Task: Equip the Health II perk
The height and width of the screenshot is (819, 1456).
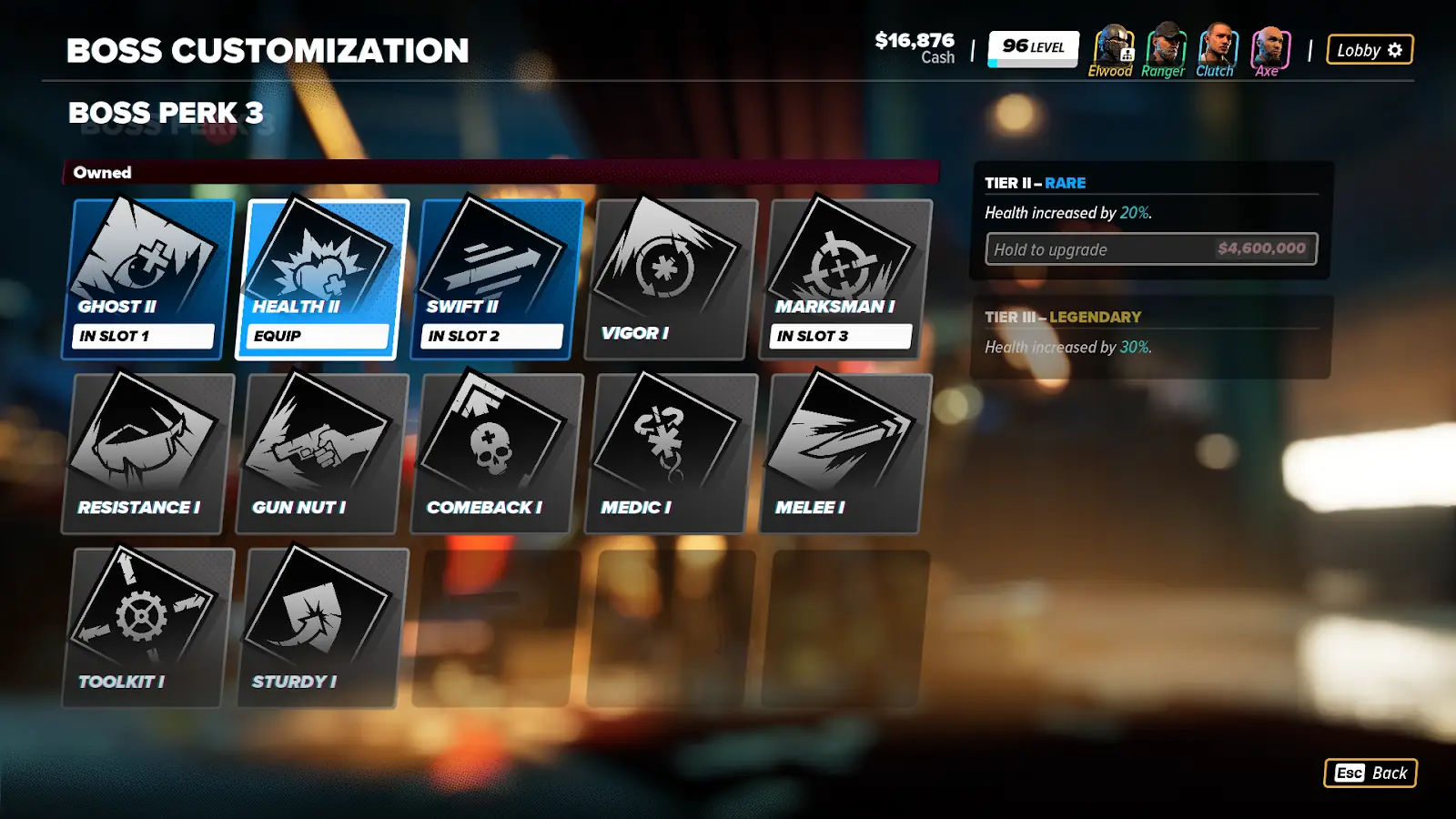Action: [x=318, y=335]
